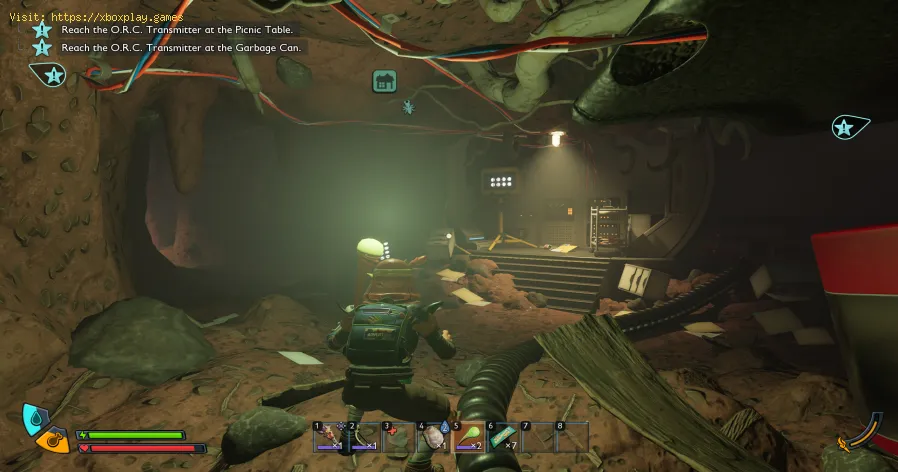Equip the bow in hotbar slot 2
The height and width of the screenshot is (472, 898).
click(x=364, y=436)
